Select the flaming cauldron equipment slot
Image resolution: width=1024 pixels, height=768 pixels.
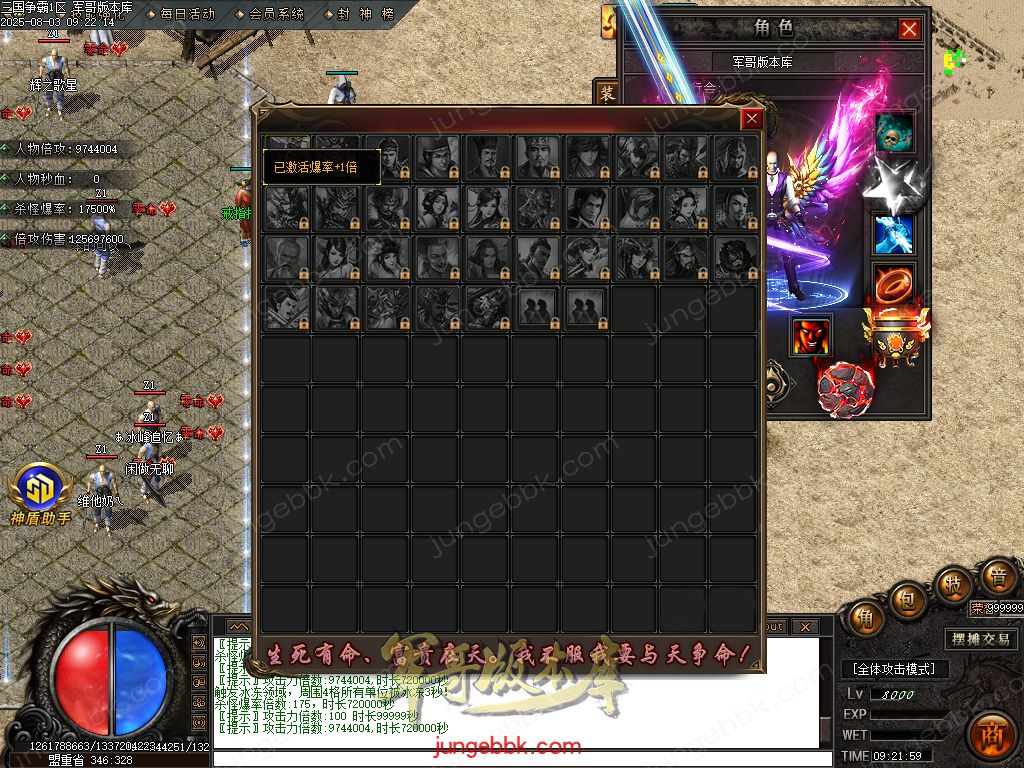(x=895, y=336)
